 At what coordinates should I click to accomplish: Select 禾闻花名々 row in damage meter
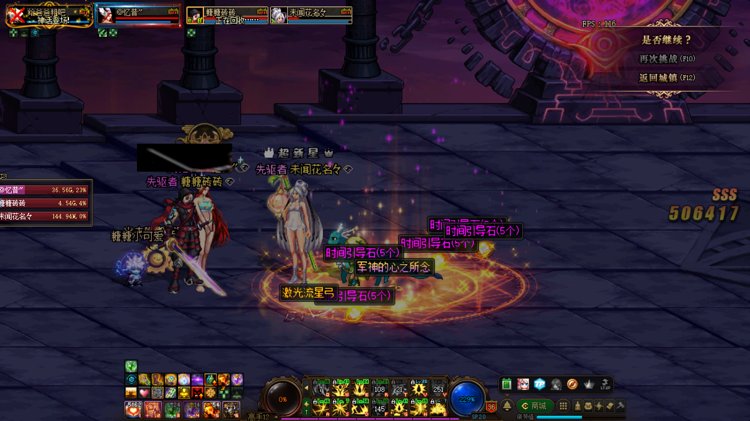tap(45, 215)
